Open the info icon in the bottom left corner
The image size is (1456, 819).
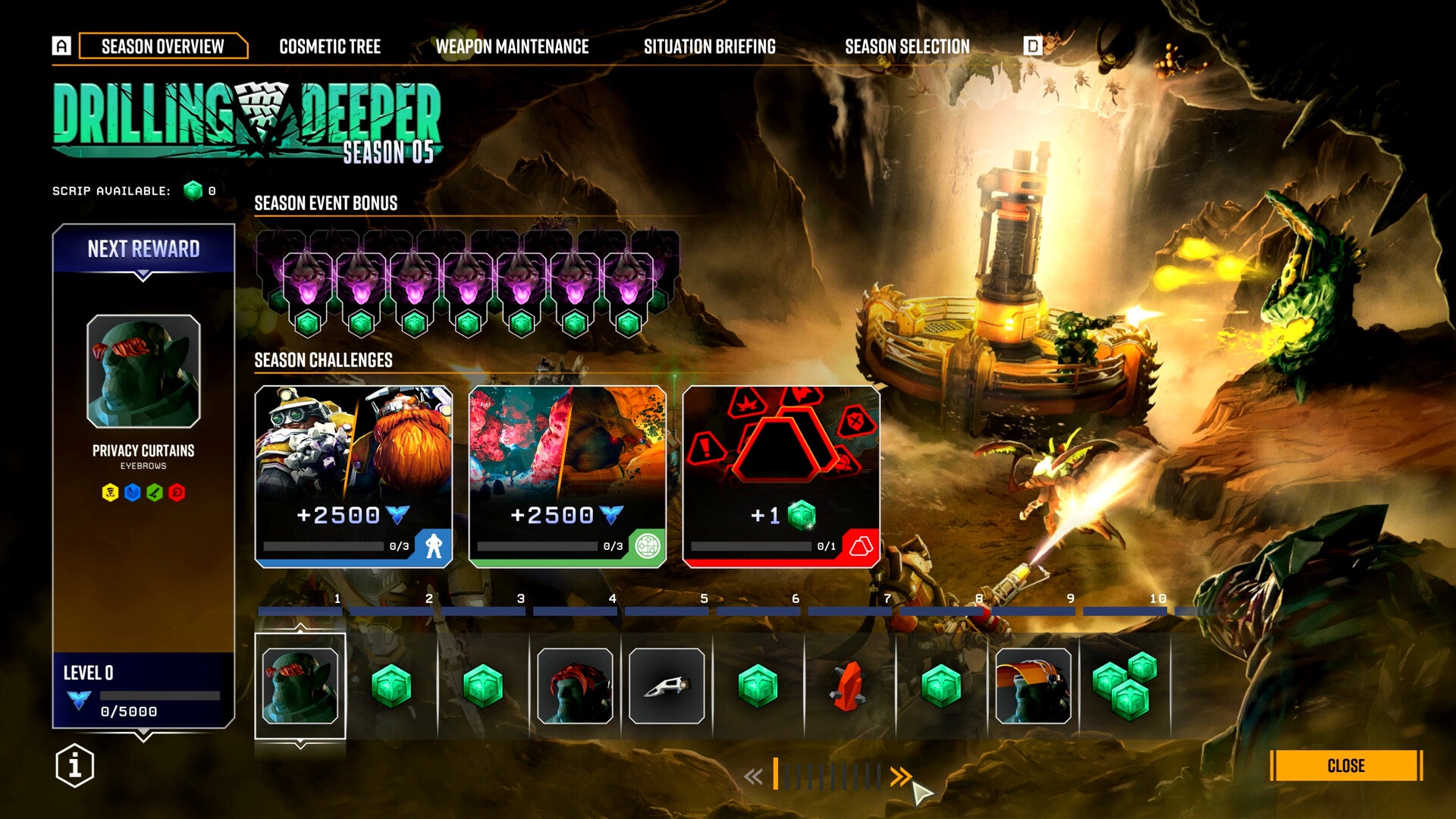click(x=74, y=766)
